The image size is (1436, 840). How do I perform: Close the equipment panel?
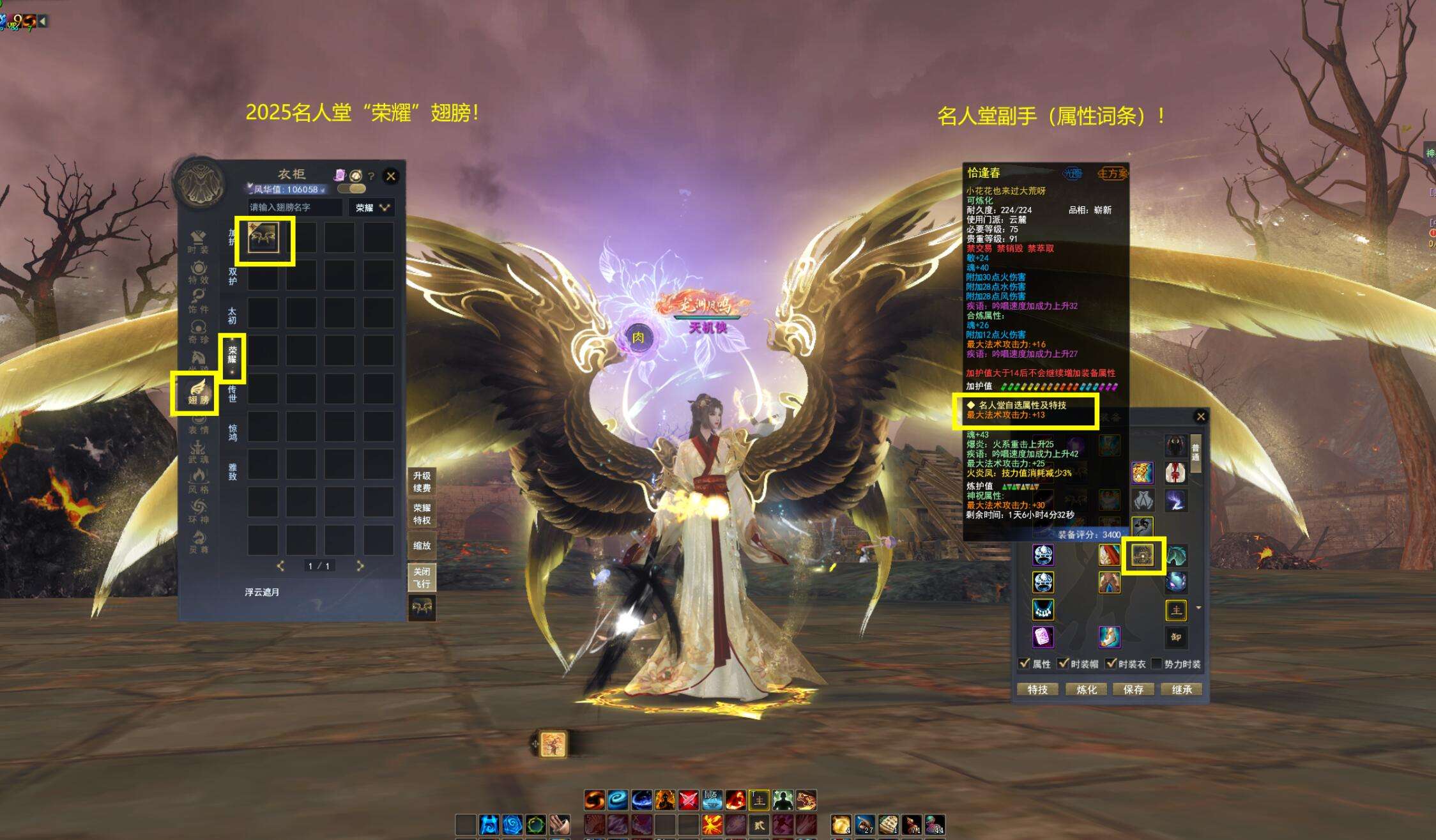(x=1201, y=416)
